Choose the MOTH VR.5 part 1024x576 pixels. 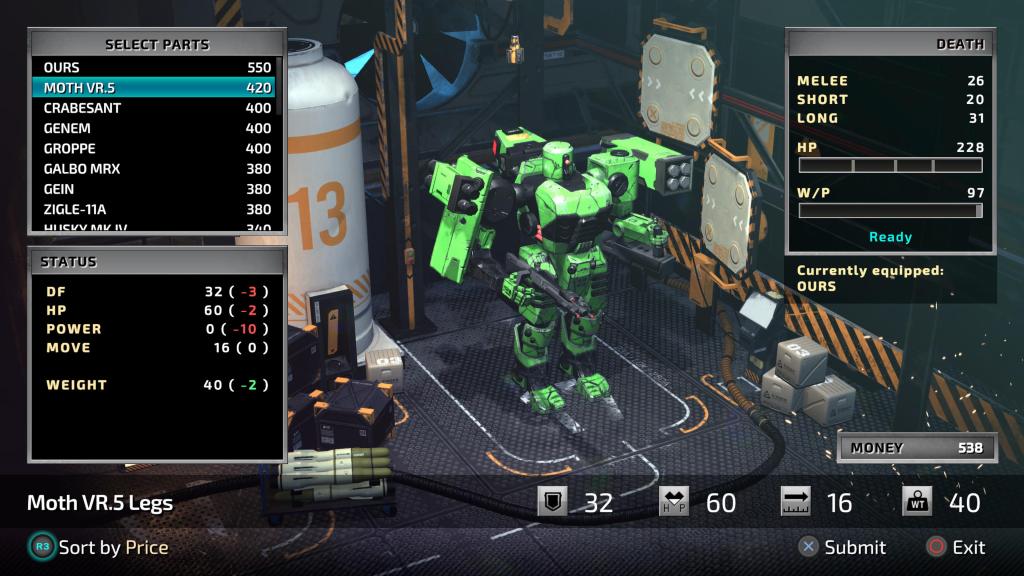(157, 88)
